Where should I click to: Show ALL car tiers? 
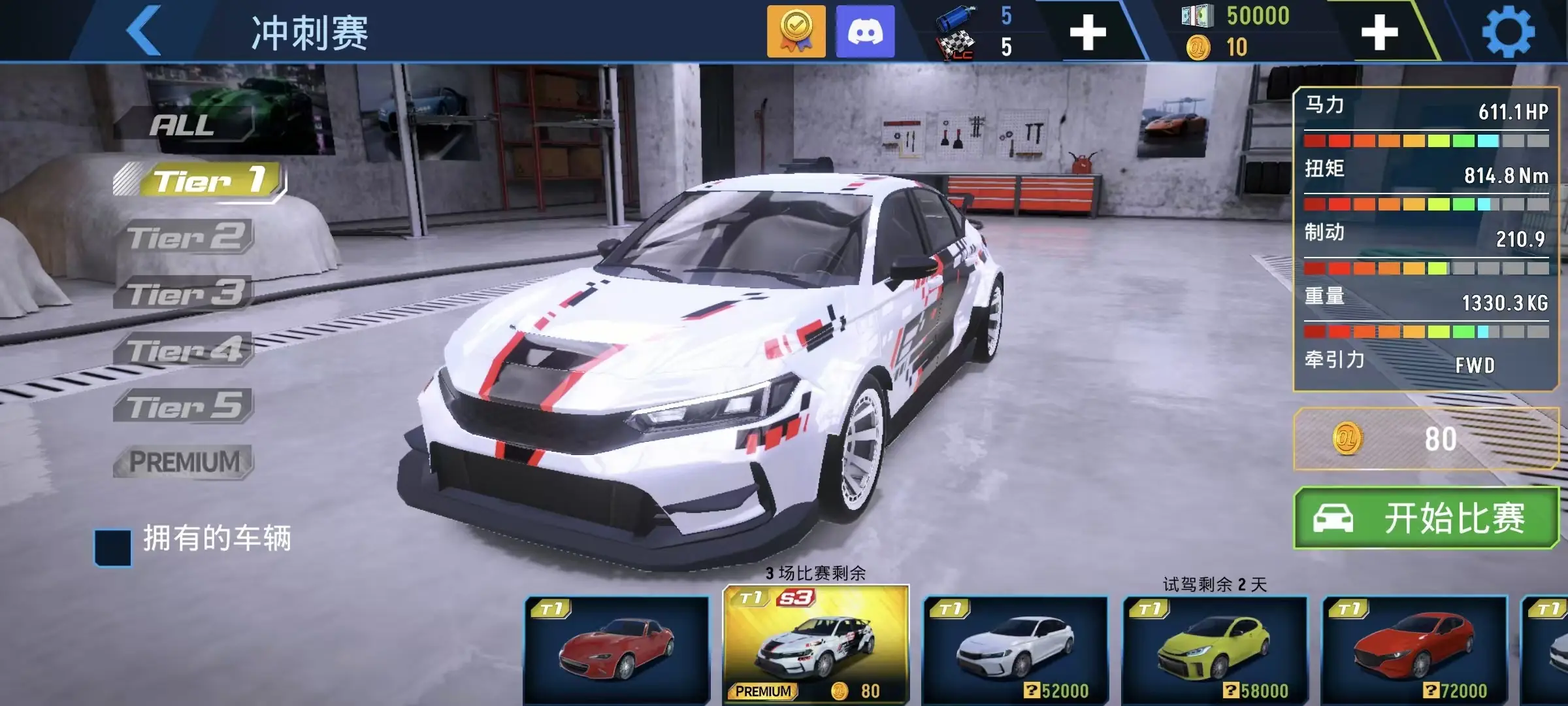(x=183, y=124)
